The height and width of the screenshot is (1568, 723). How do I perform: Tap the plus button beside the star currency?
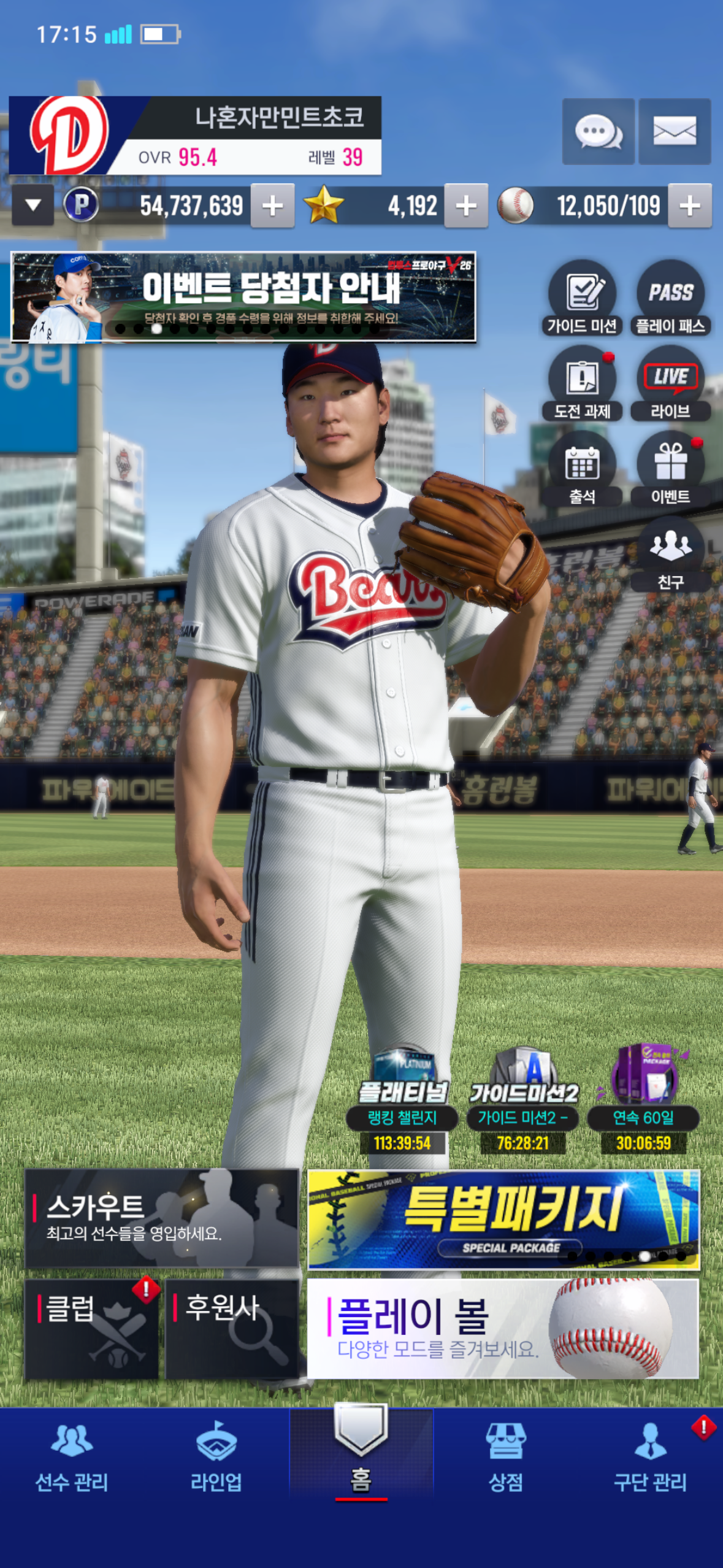point(466,206)
